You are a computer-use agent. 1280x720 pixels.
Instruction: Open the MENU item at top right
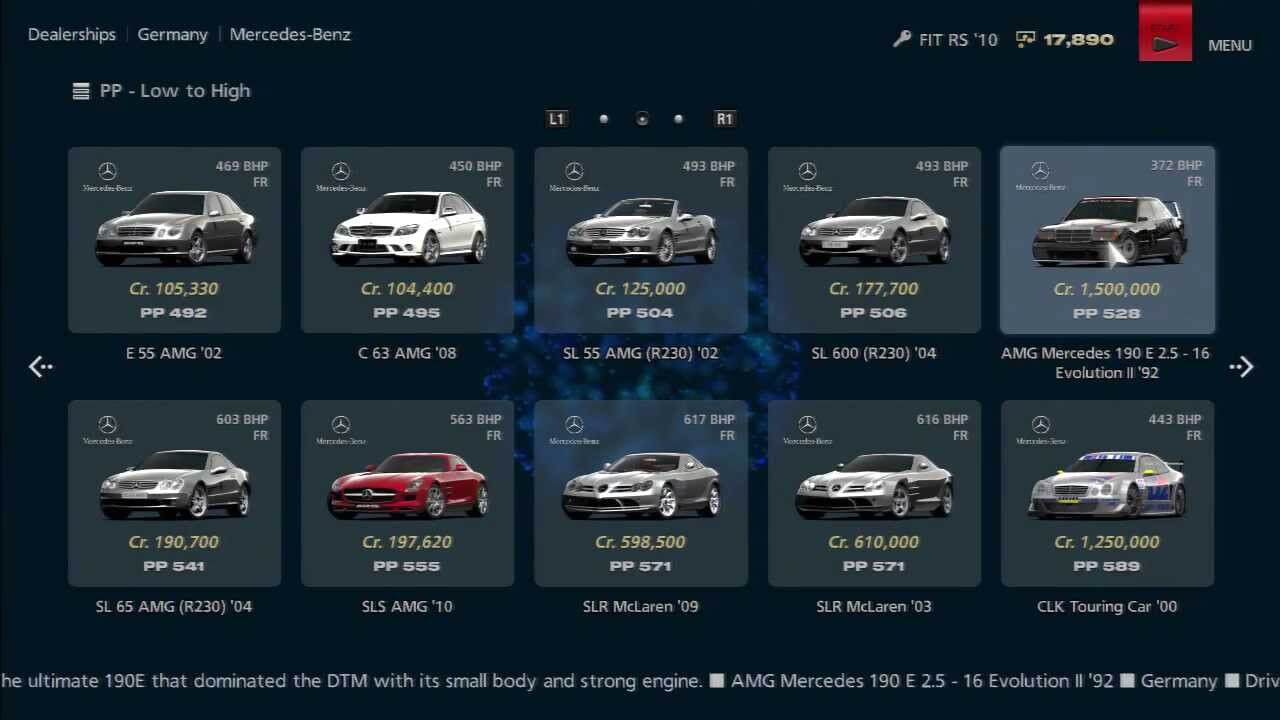point(1229,45)
